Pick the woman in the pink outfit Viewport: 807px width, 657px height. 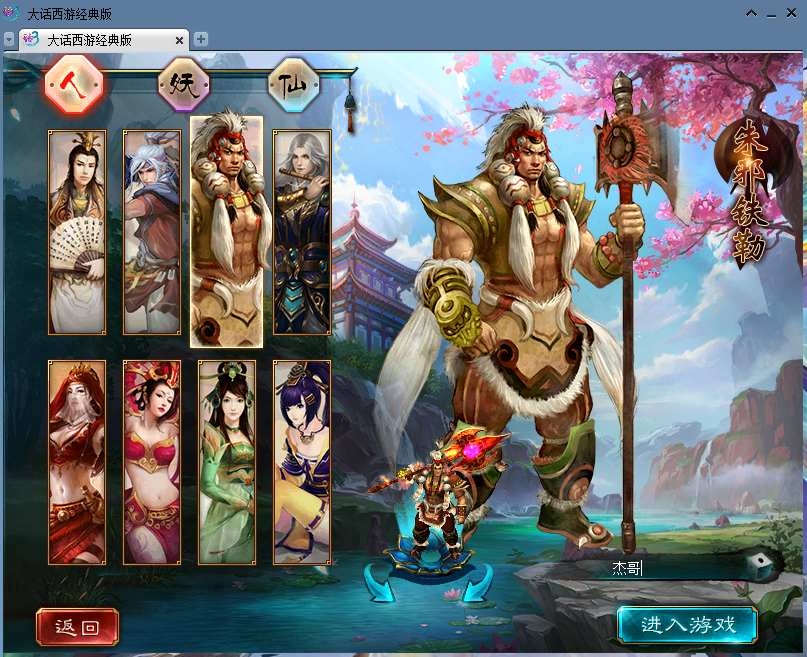click(152, 462)
